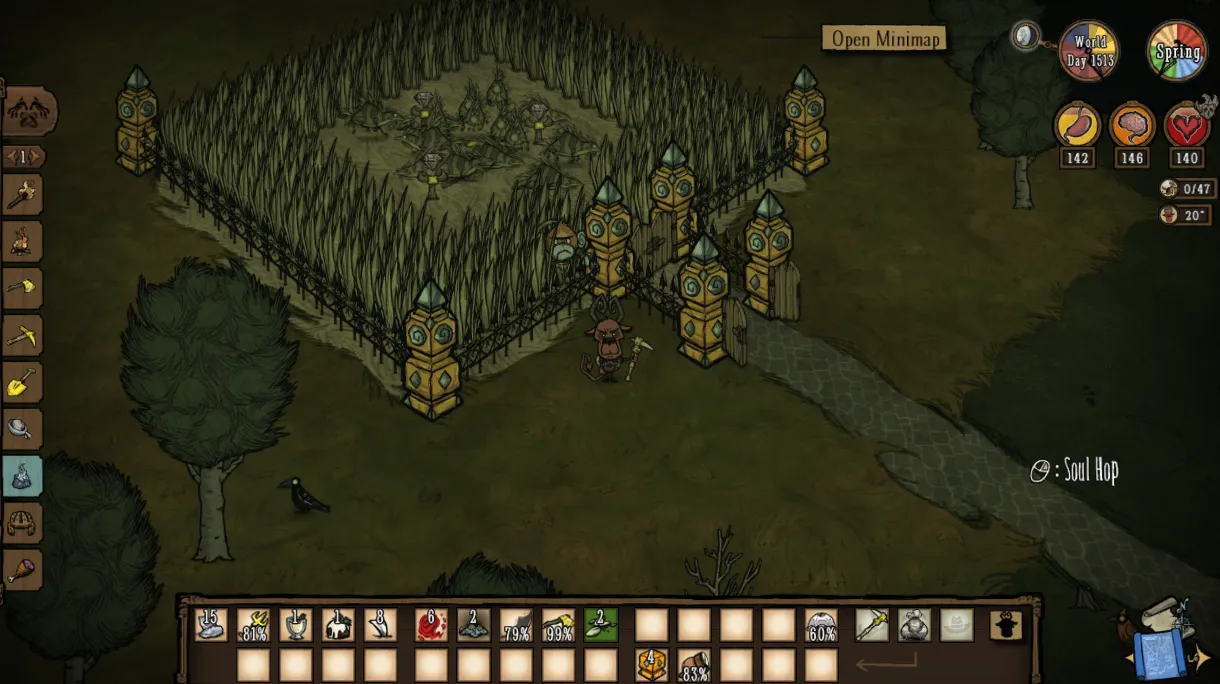Select the meat drumstick crafting shortcut

coord(23,570)
